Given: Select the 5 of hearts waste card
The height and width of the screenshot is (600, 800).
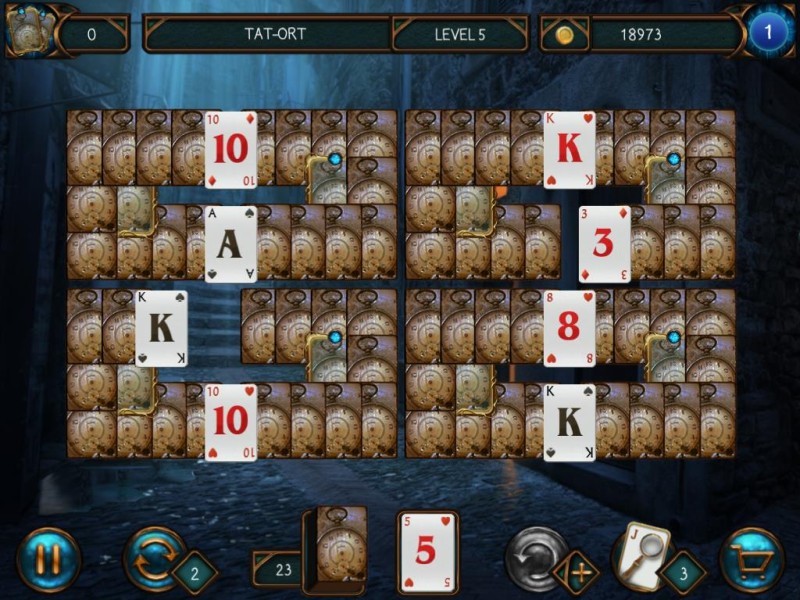Looking at the screenshot, I should [427, 552].
